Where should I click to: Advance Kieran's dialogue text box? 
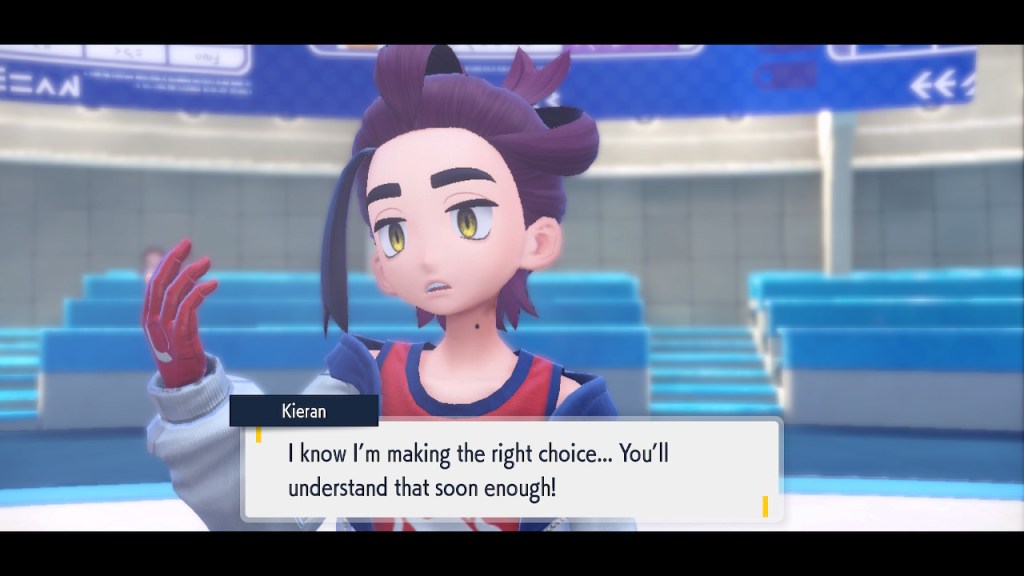tap(511, 470)
